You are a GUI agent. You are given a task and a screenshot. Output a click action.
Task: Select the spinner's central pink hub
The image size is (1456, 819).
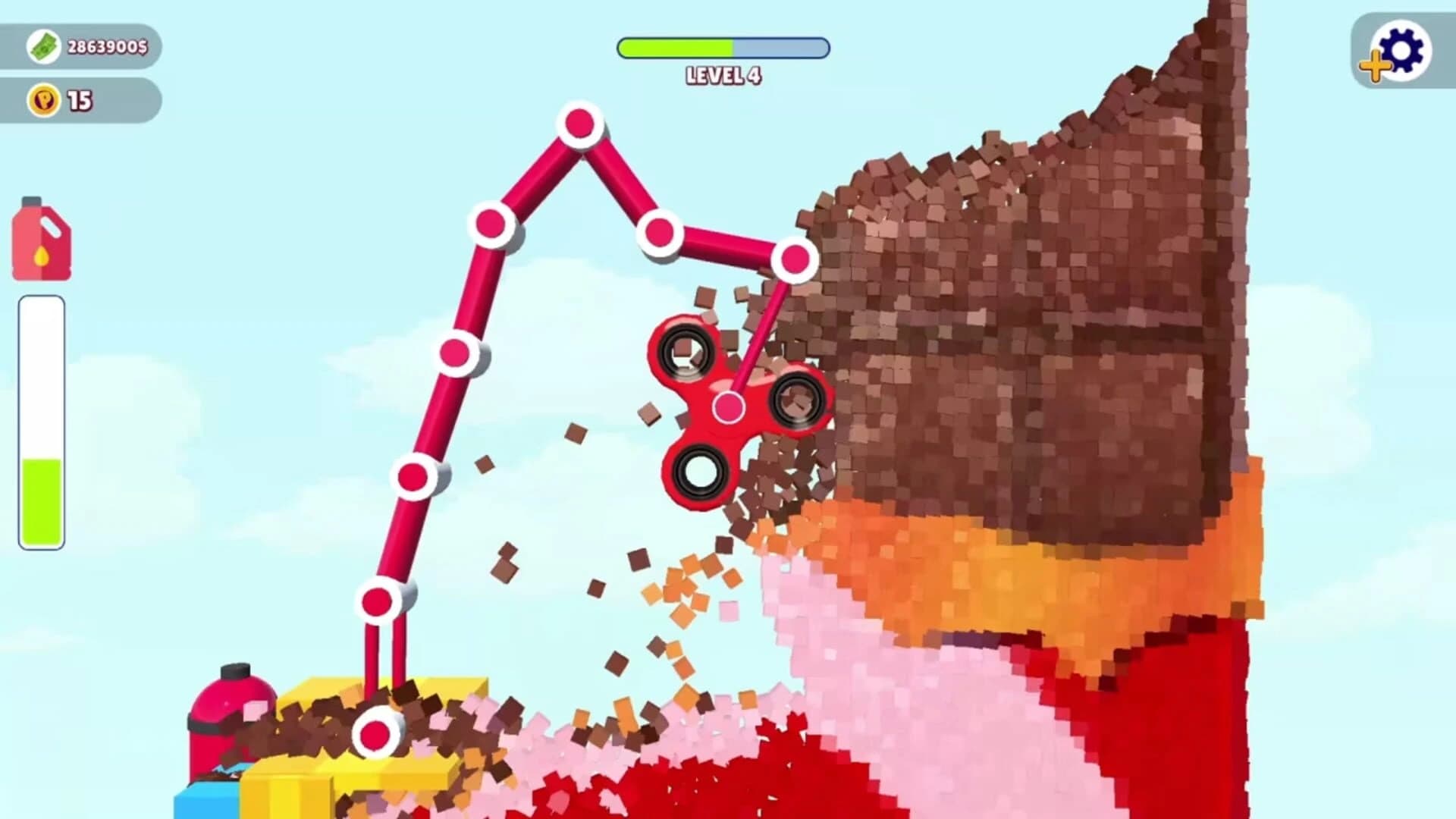pyautogui.click(x=730, y=408)
